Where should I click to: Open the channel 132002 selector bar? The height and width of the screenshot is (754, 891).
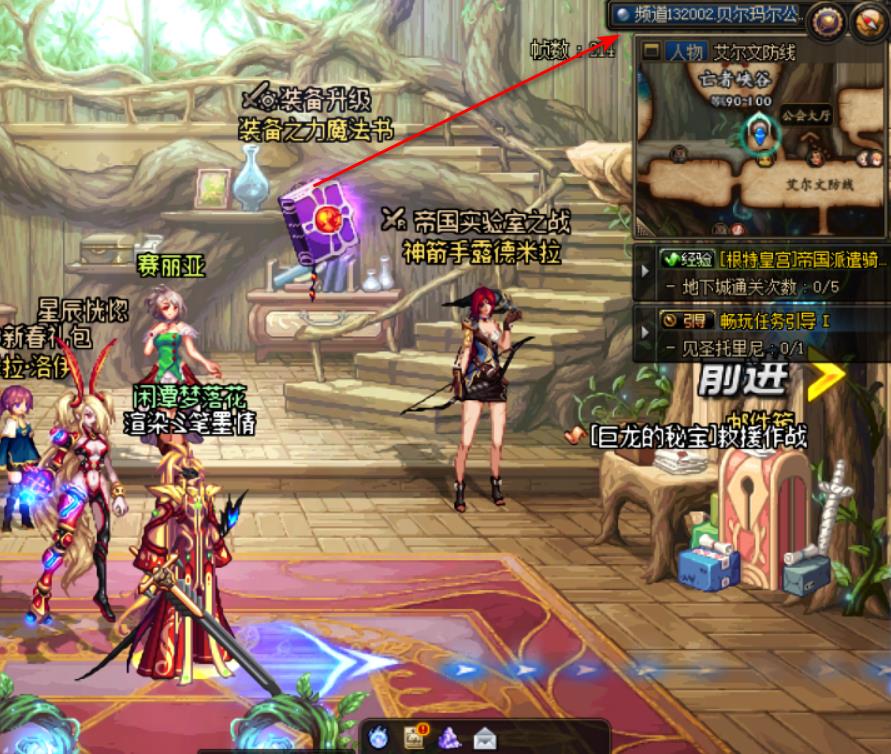708,14
